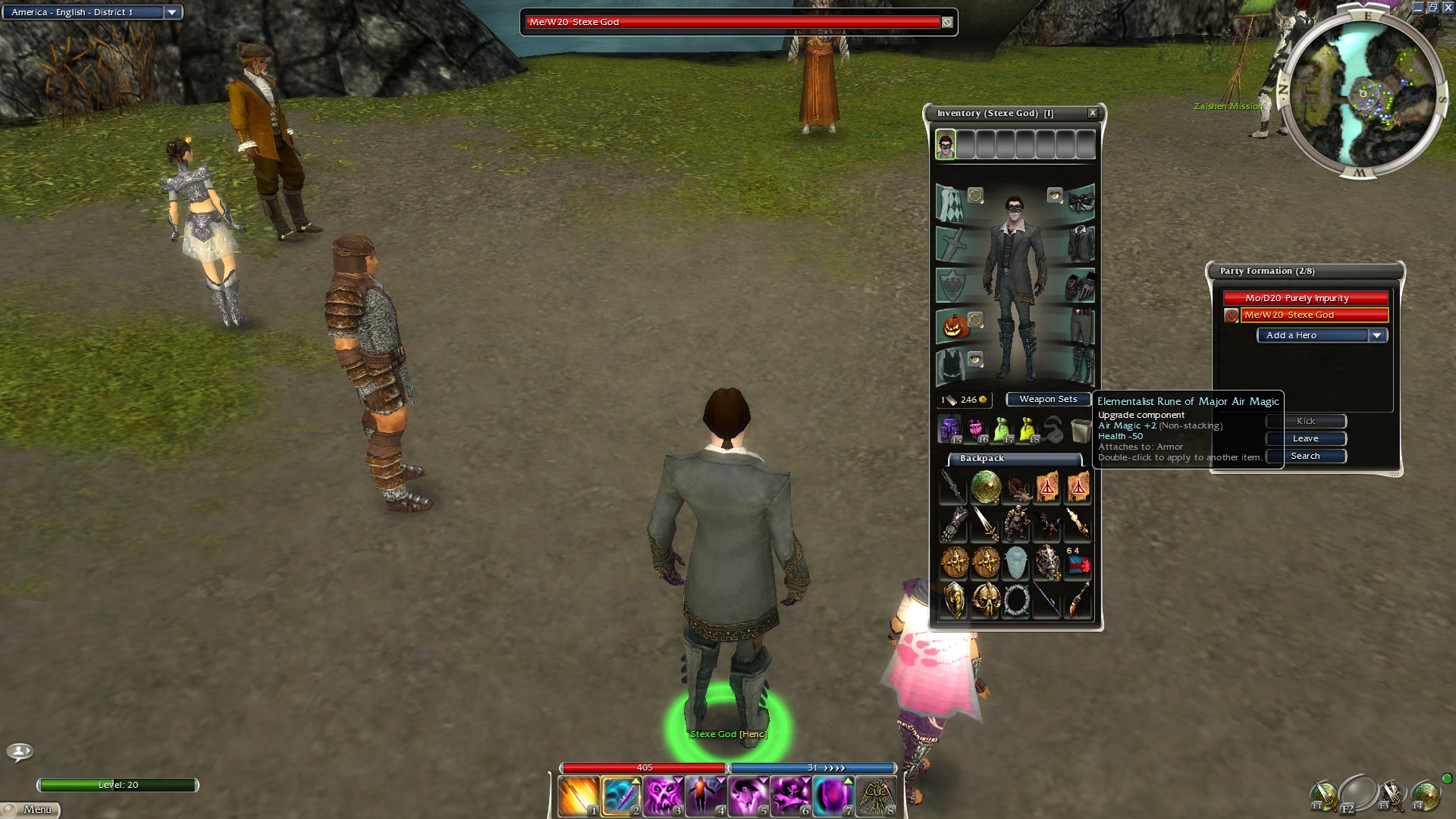Select party member Purely Impurity

pos(1305,298)
